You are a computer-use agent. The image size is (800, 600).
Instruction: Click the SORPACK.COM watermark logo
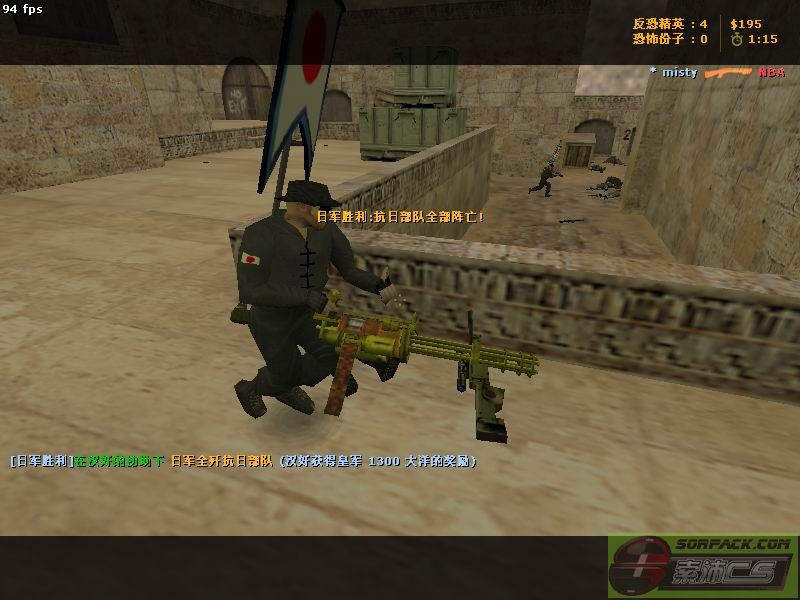[703, 566]
